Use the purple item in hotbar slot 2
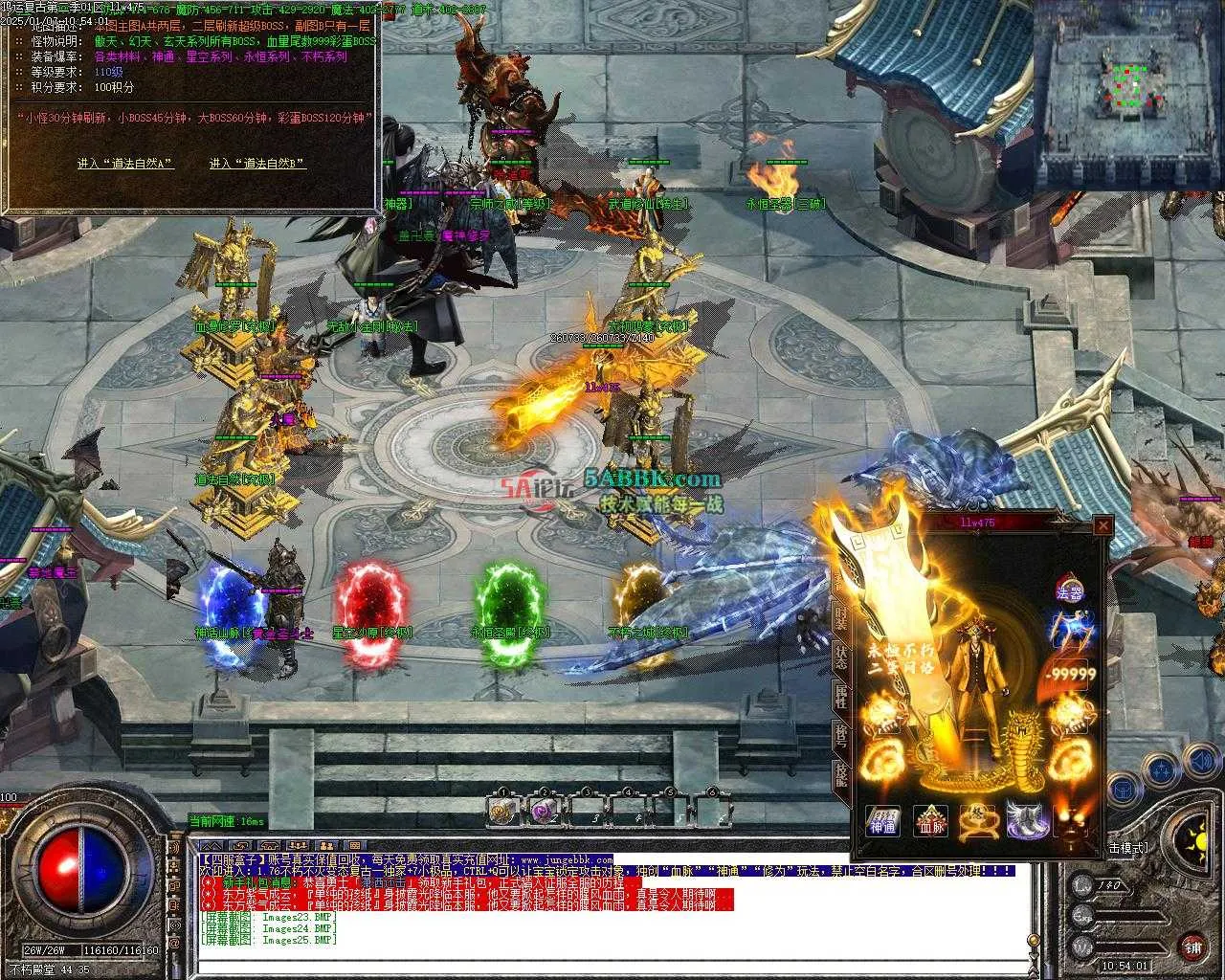1225x980 pixels. tap(544, 812)
